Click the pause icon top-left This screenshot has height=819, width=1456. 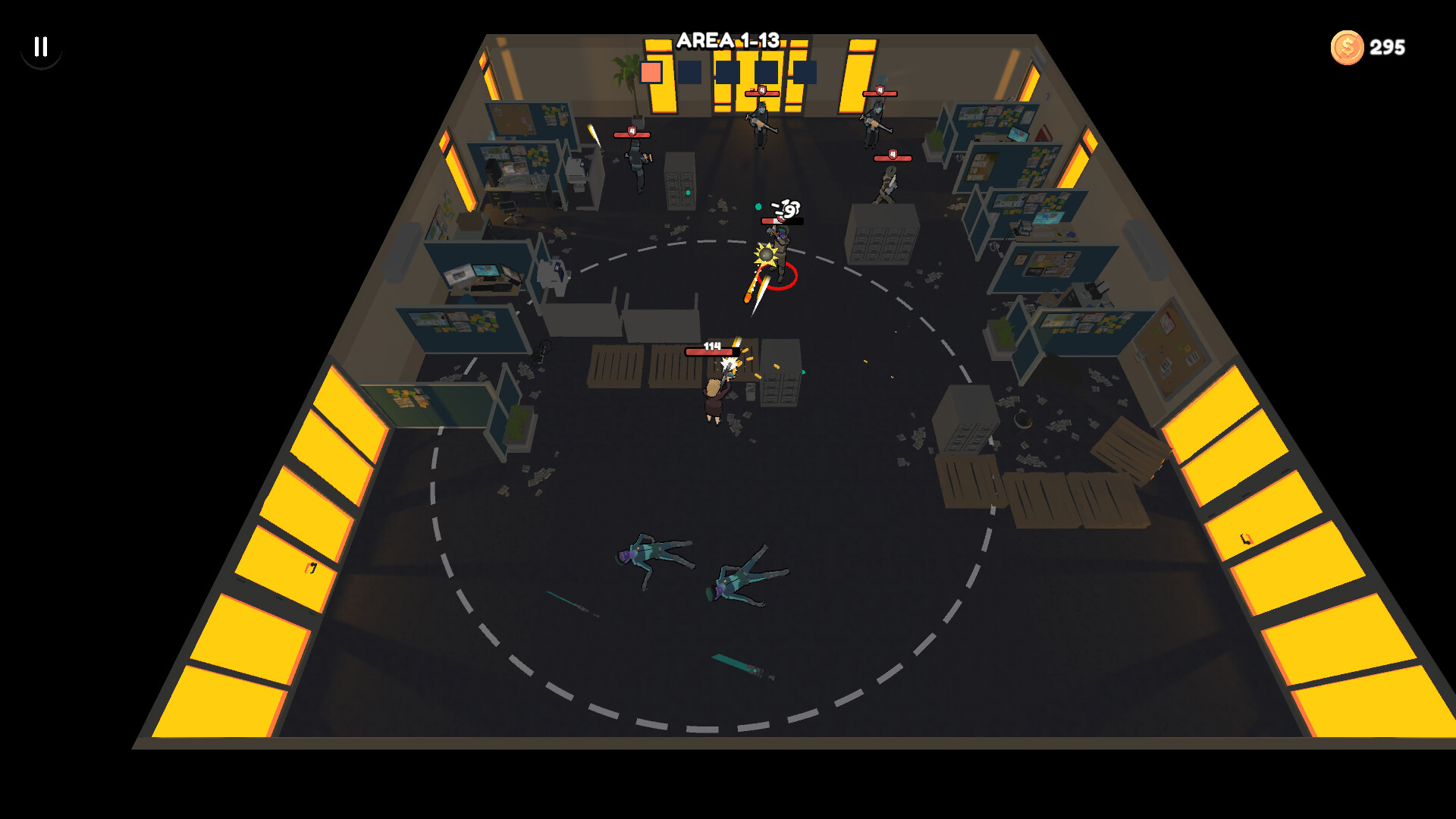click(41, 48)
